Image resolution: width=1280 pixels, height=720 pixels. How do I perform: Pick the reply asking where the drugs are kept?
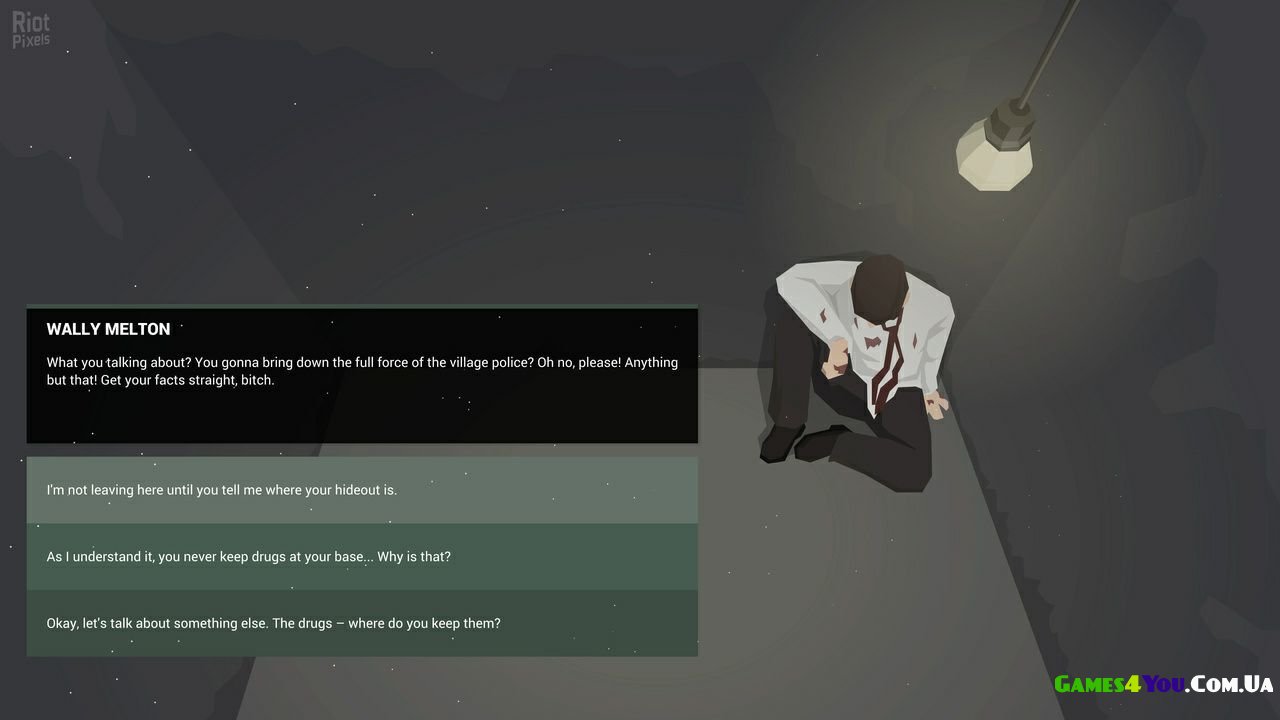pyautogui.click(x=361, y=623)
